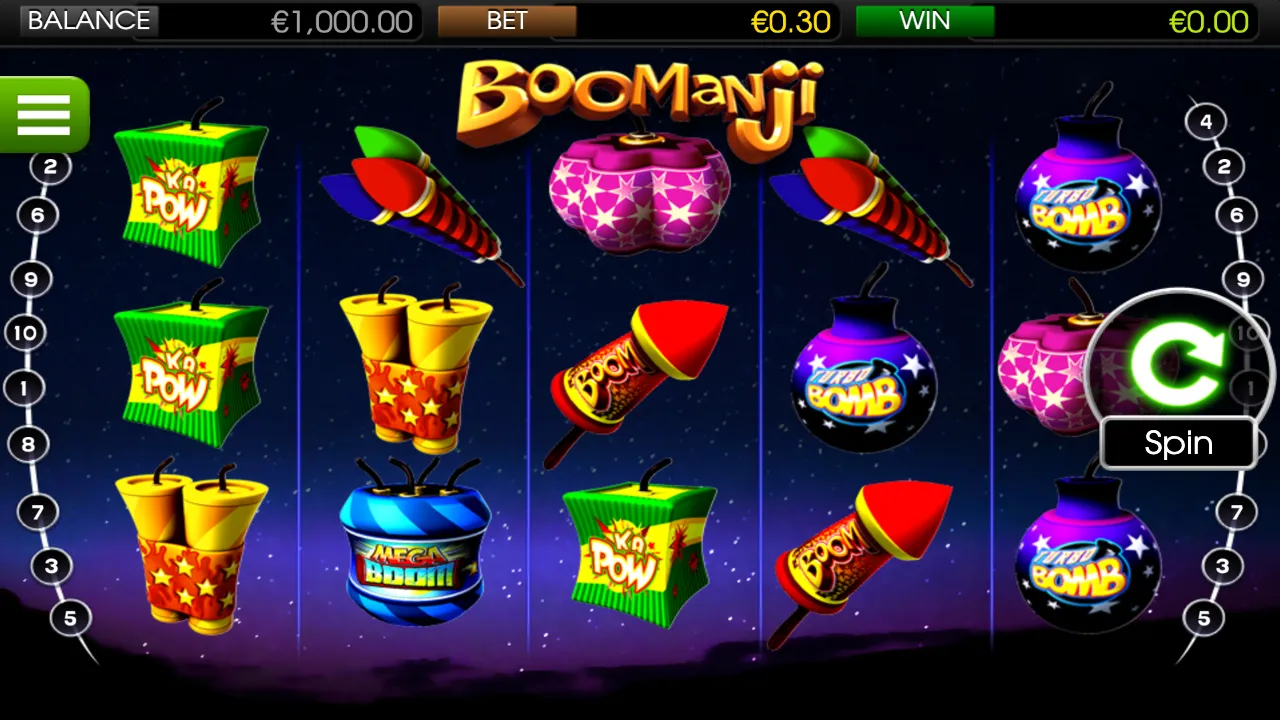
Task: Select the pink star firework on reel three
Action: pos(637,190)
